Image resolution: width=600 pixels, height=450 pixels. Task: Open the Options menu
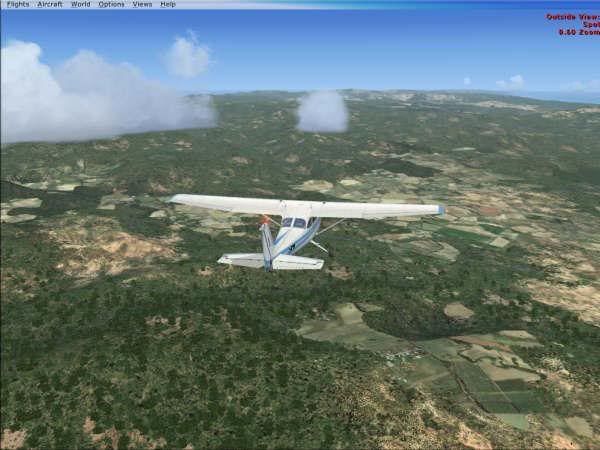111,4
